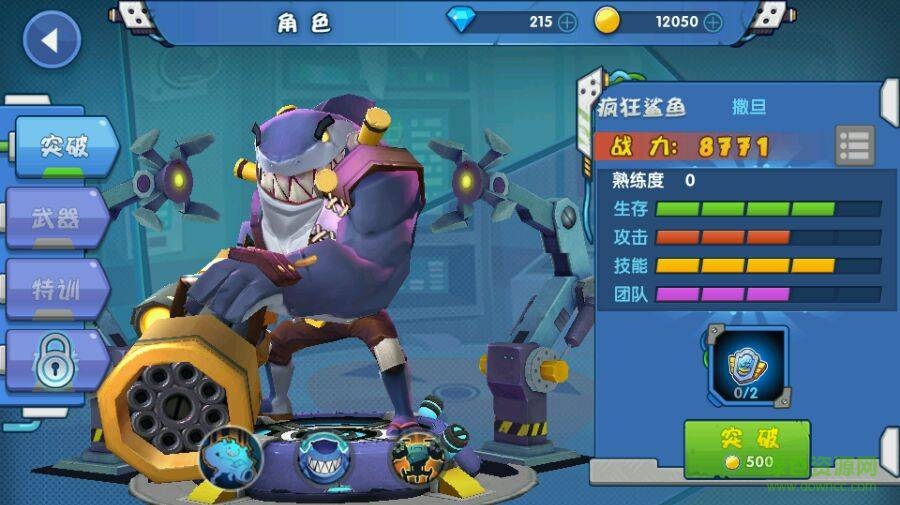Select the 特训 tab
Screen dimensions: 900x505
click(x=57, y=290)
